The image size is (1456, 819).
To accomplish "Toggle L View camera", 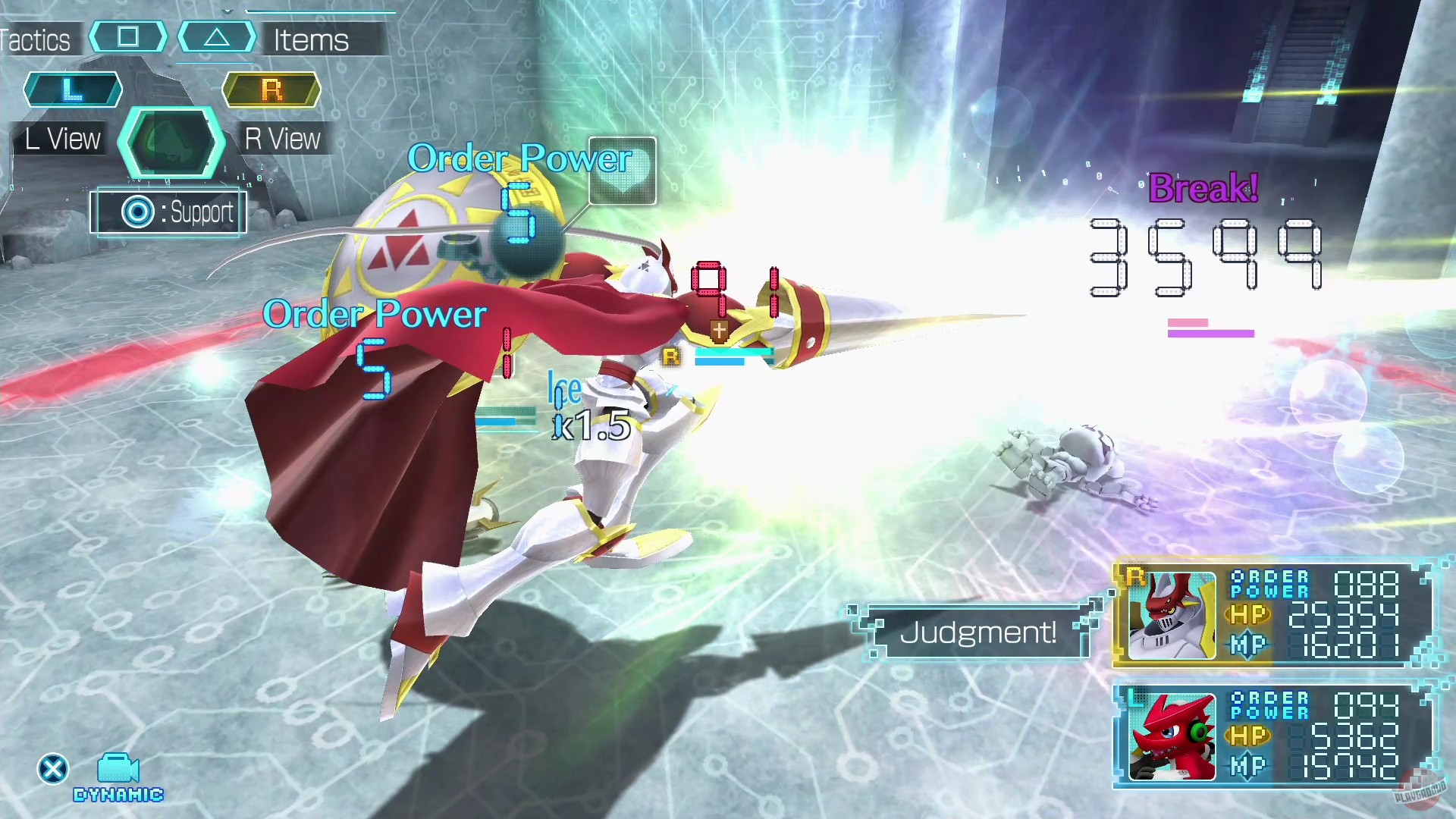I will tap(61, 139).
